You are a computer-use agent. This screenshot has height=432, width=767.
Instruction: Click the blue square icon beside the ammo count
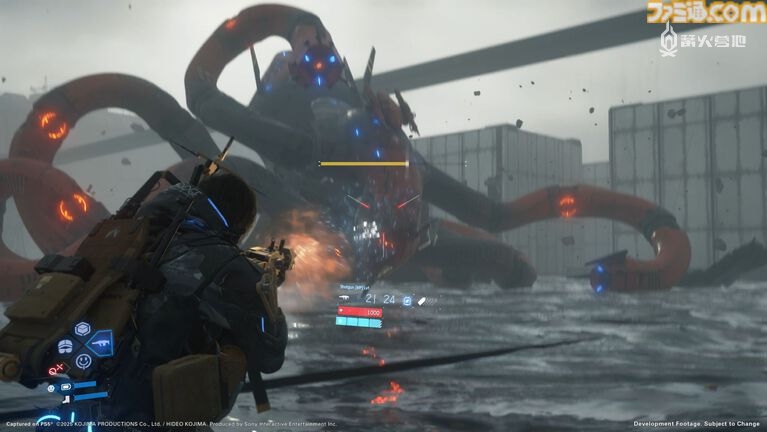pyautogui.click(x=407, y=299)
